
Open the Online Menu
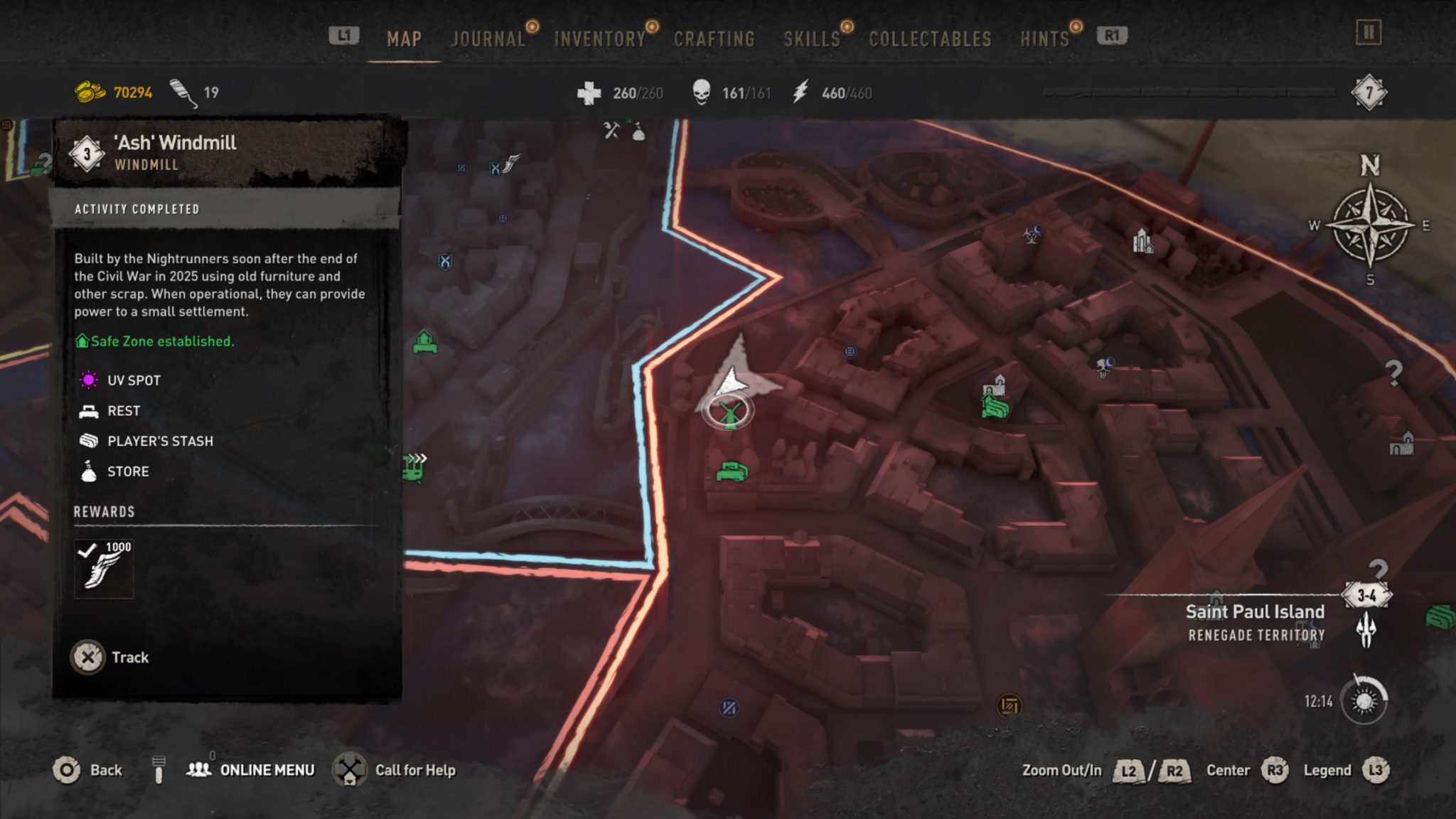click(267, 770)
